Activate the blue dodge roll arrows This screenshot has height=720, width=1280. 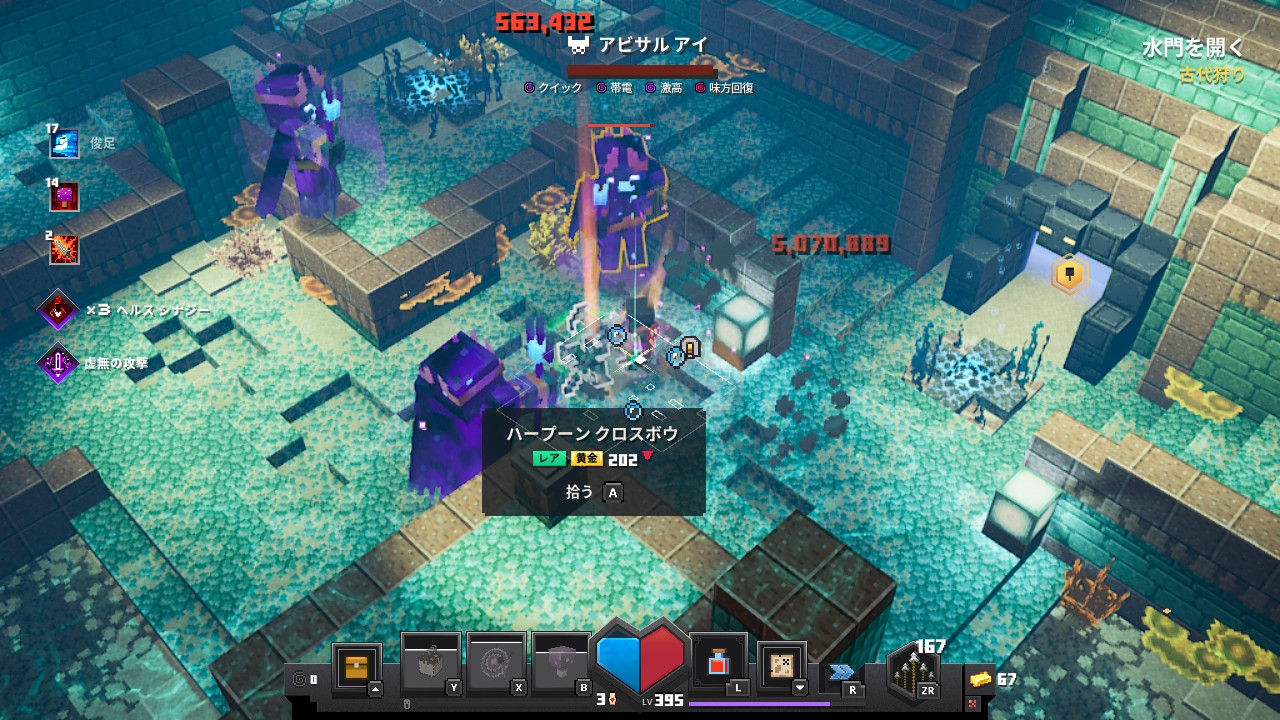842,671
